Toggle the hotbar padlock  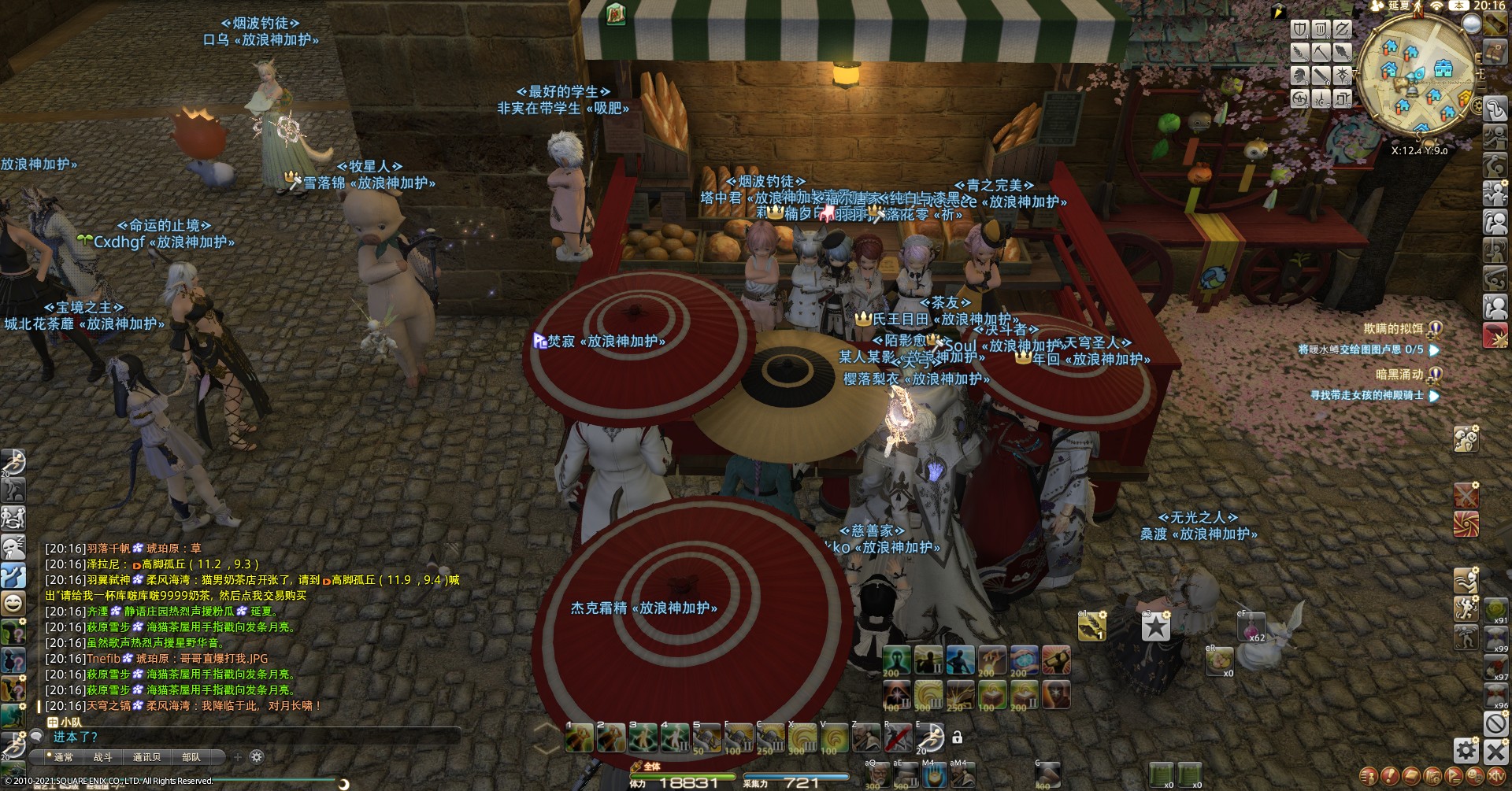958,737
